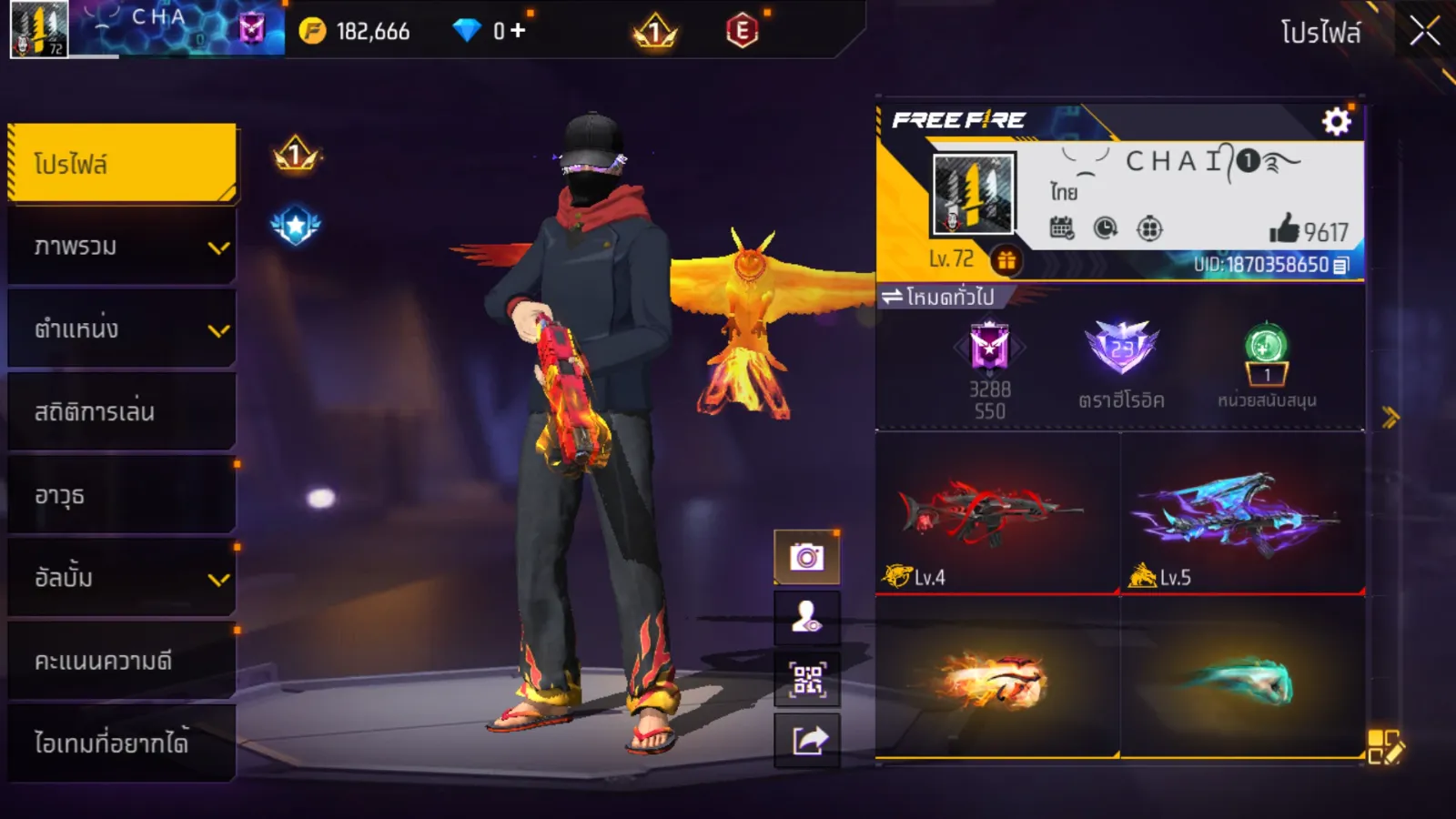Copy the player UID

pyautogui.click(x=1341, y=265)
